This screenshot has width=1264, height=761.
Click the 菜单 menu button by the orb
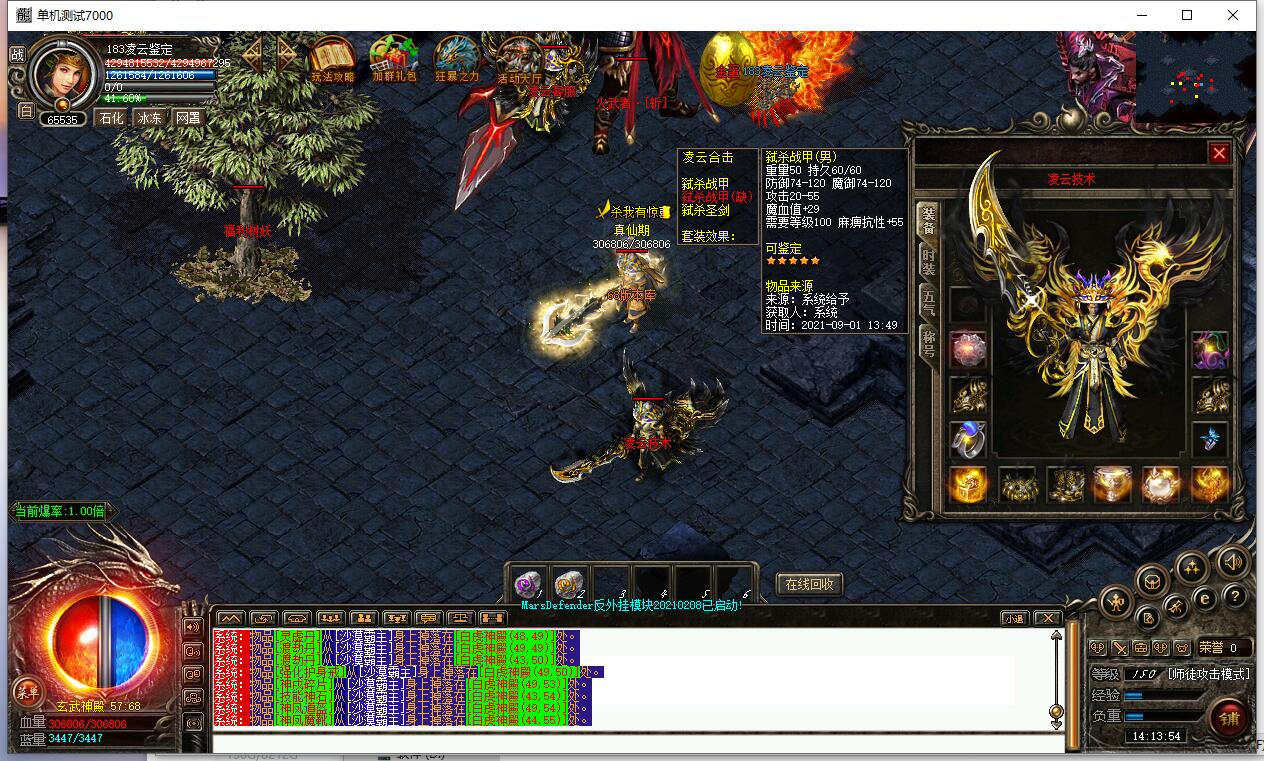(x=27, y=691)
